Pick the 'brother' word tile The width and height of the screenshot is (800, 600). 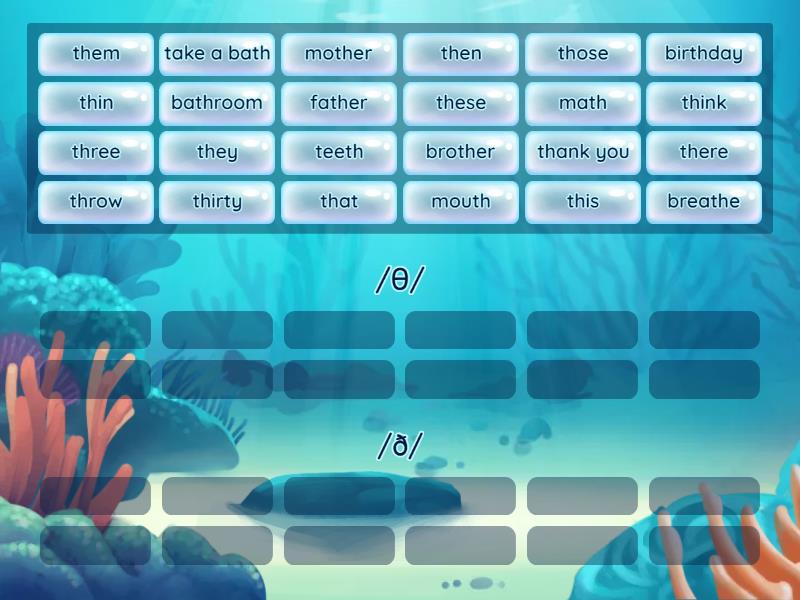461,152
